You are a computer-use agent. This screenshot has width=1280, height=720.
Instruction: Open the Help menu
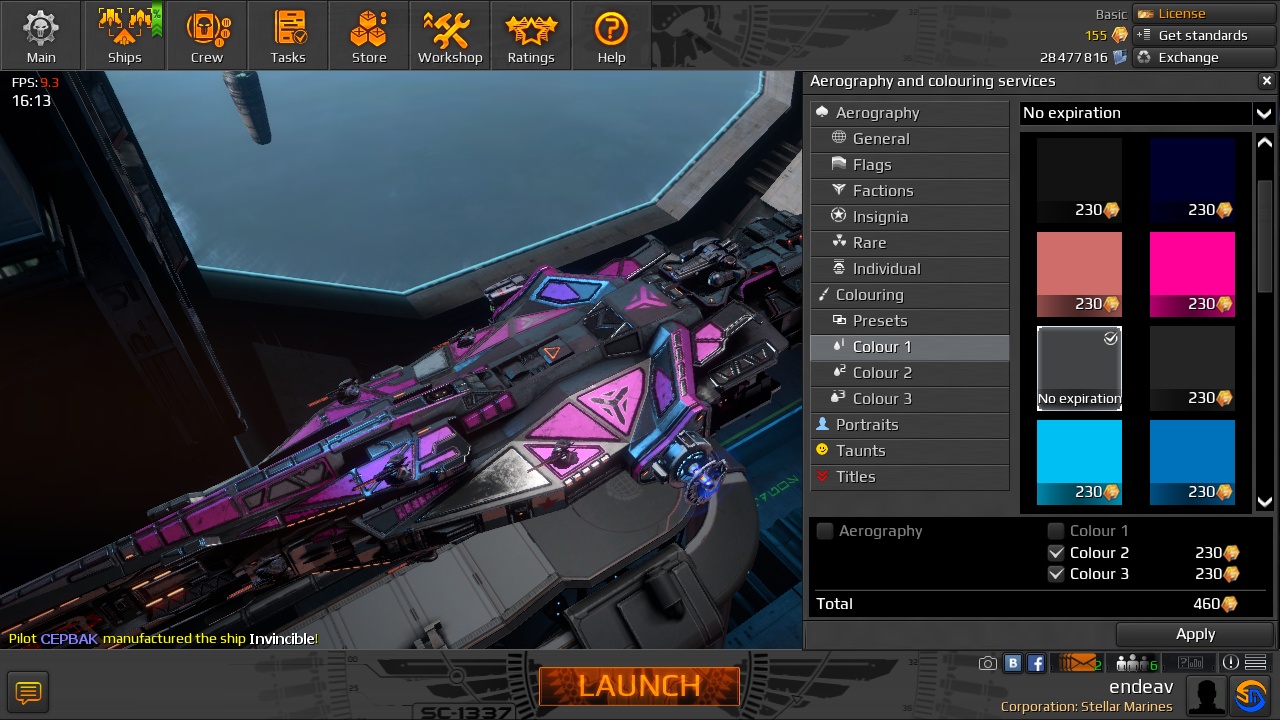point(611,36)
